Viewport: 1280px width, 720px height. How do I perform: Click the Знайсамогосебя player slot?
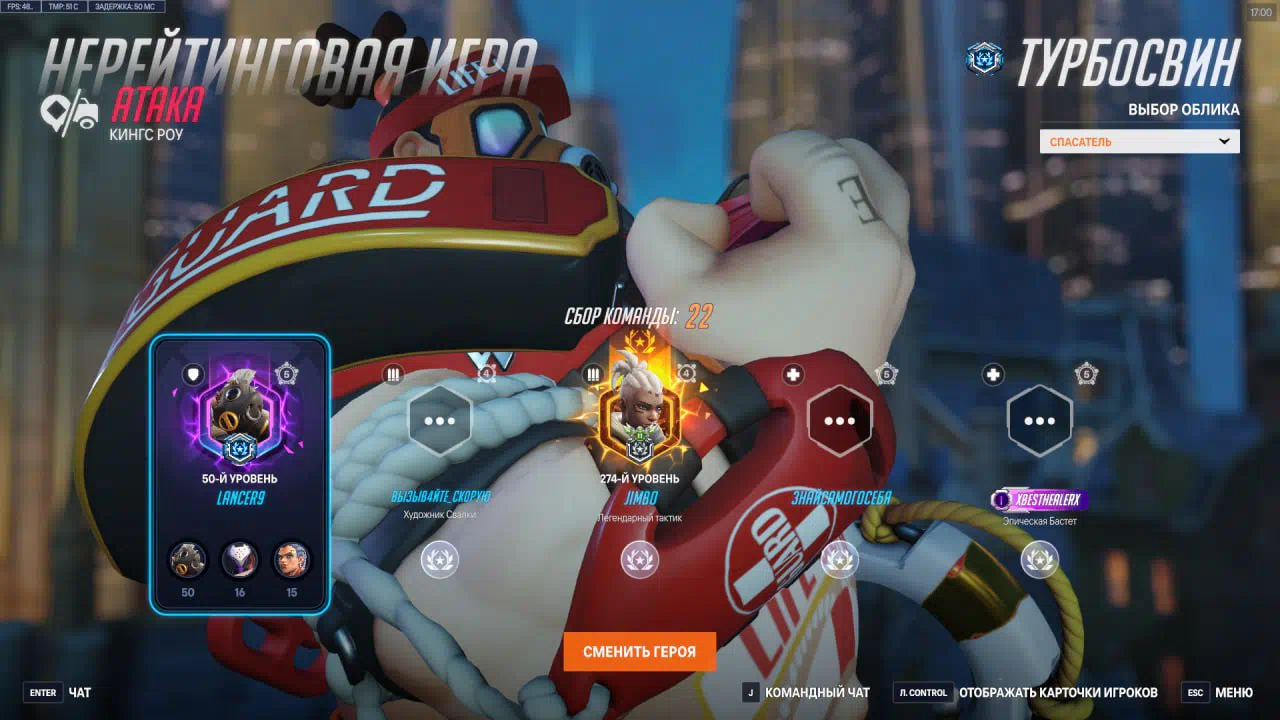tap(839, 421)
